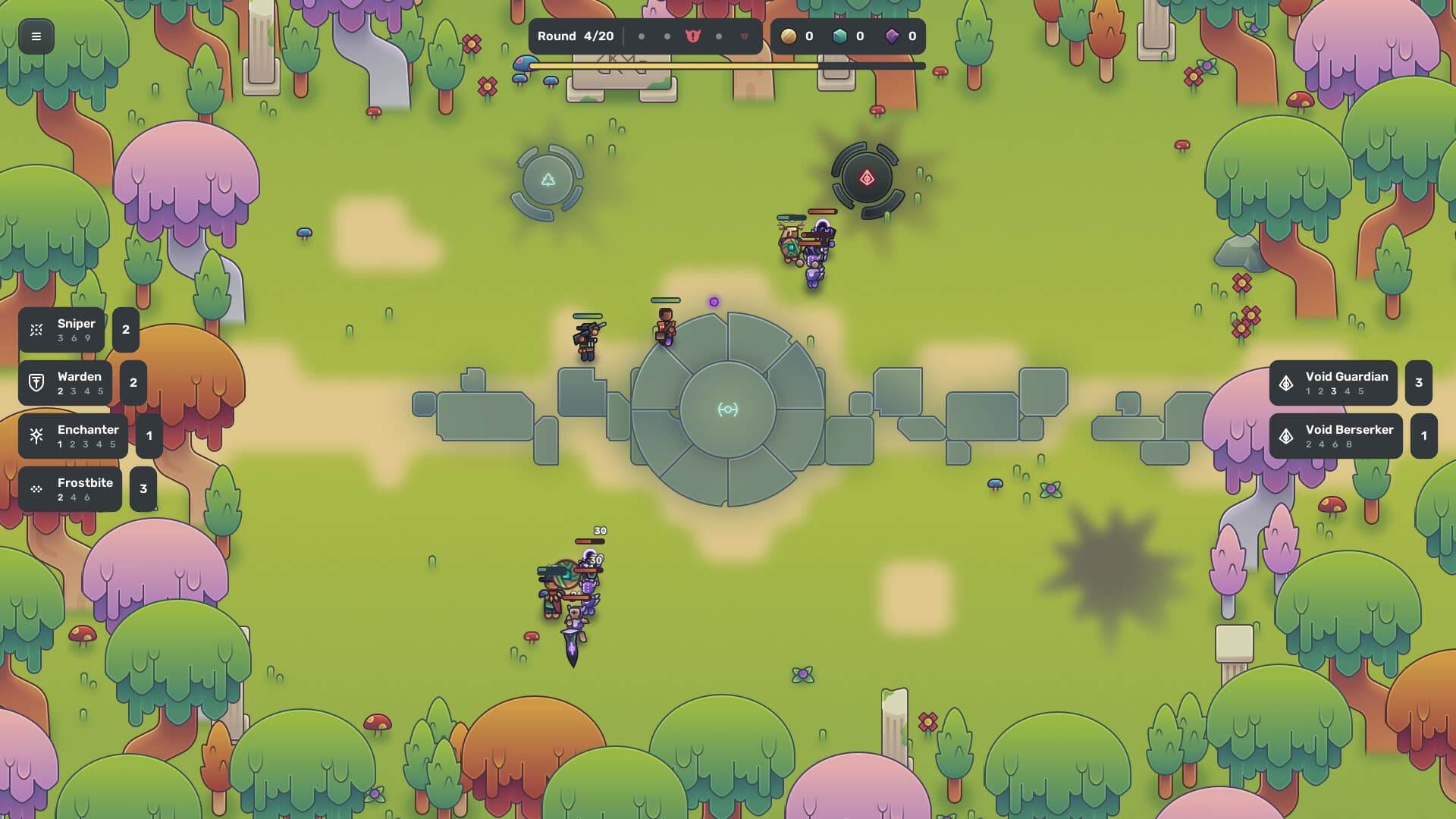The width and height of the screenshot is (1456, 819).
Task: Click the Round 4/20 header
Action: tap(576, 36)
